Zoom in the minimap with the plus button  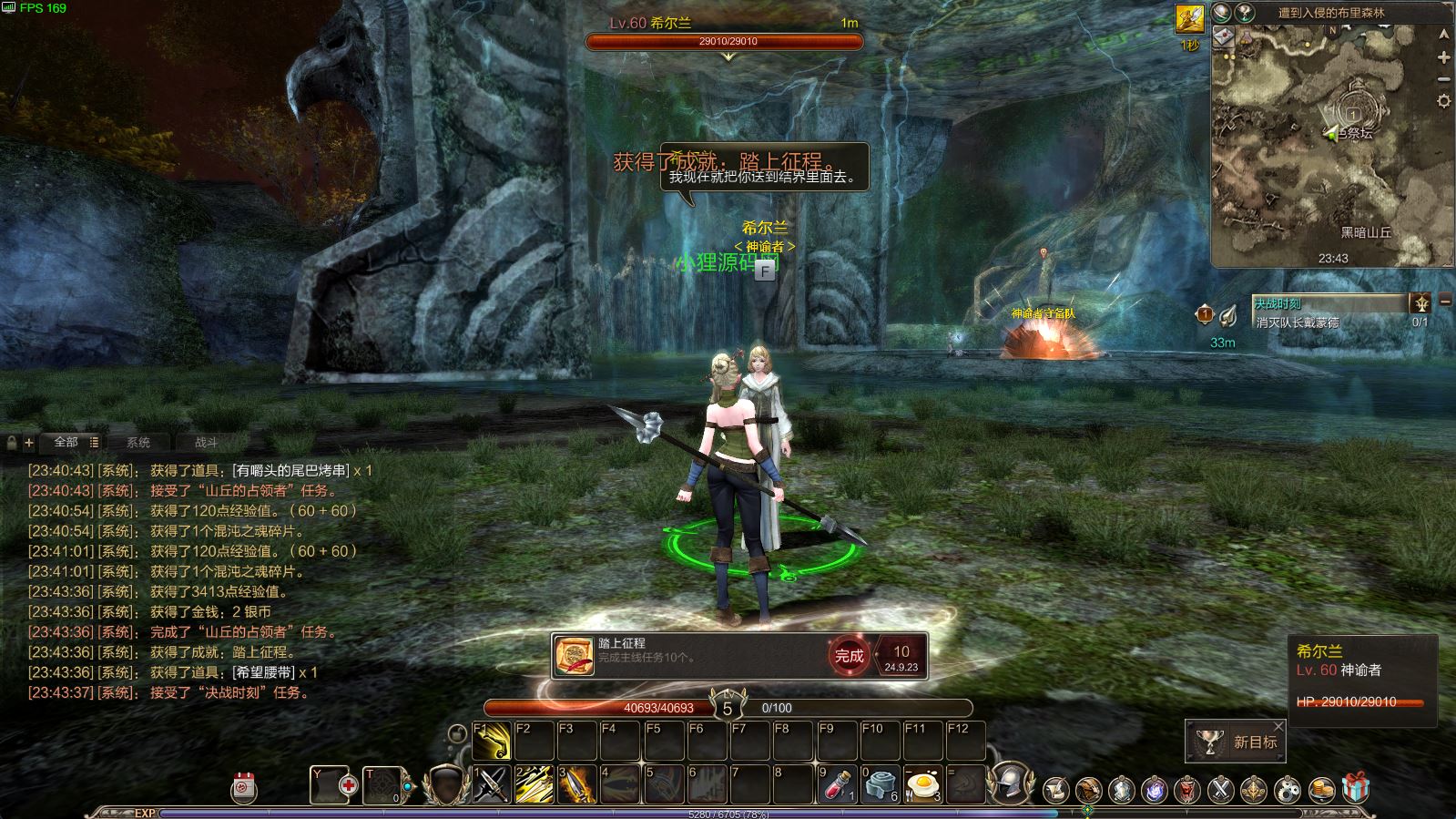[1443, 57]
